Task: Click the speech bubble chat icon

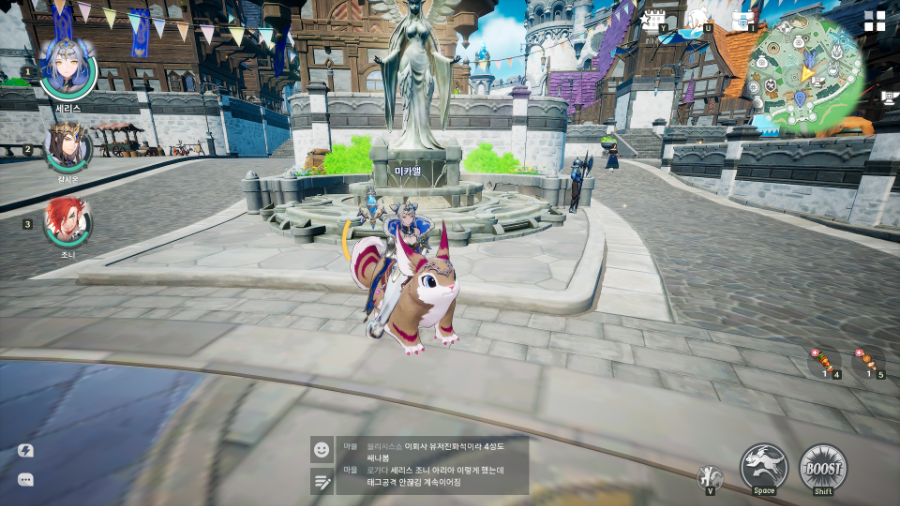Action: (x=26, y=480)
